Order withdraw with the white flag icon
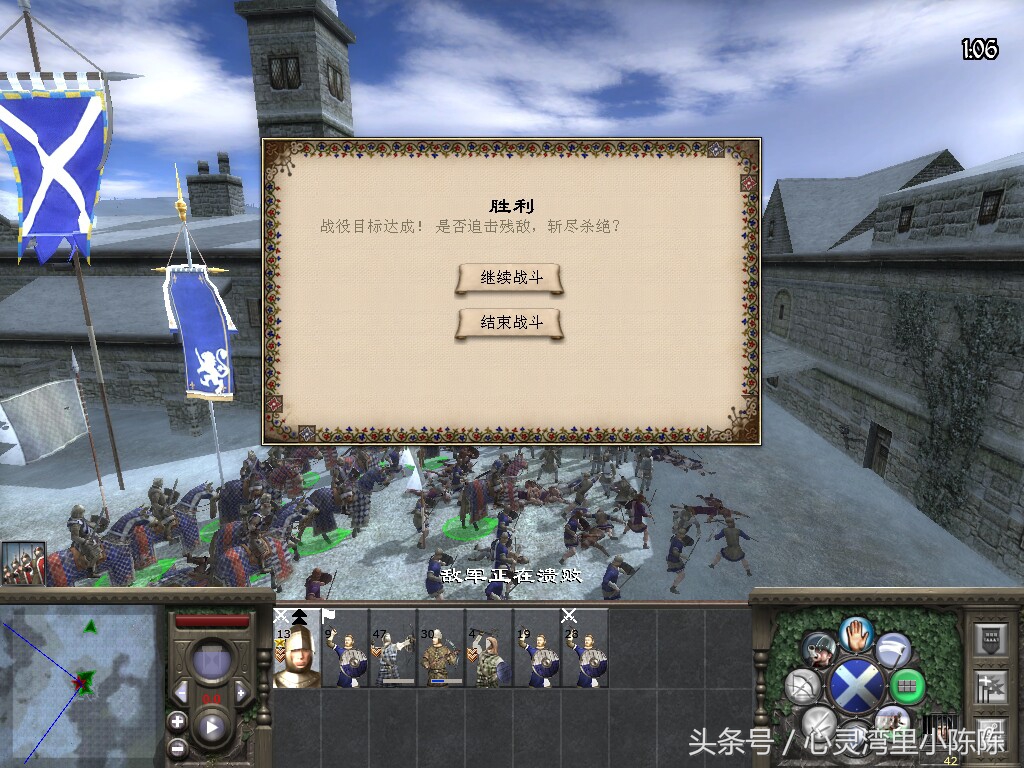The width and height of the screenshot is (1024, 768). (893, 650)
